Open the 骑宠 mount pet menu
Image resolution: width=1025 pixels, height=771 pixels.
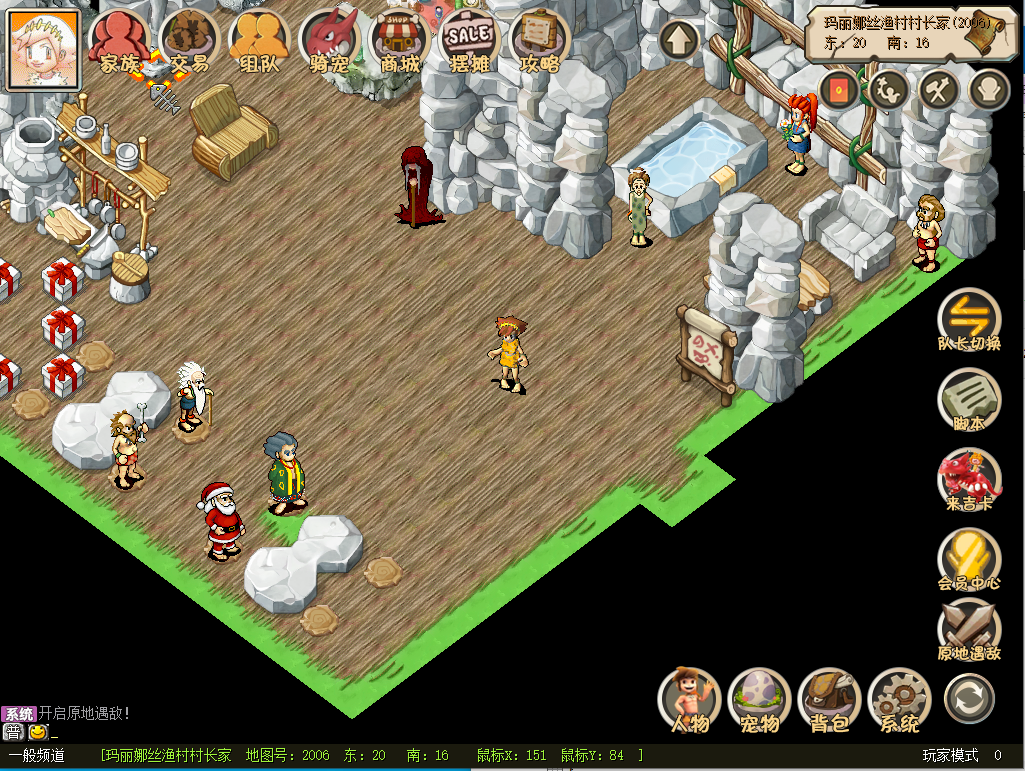329,40
